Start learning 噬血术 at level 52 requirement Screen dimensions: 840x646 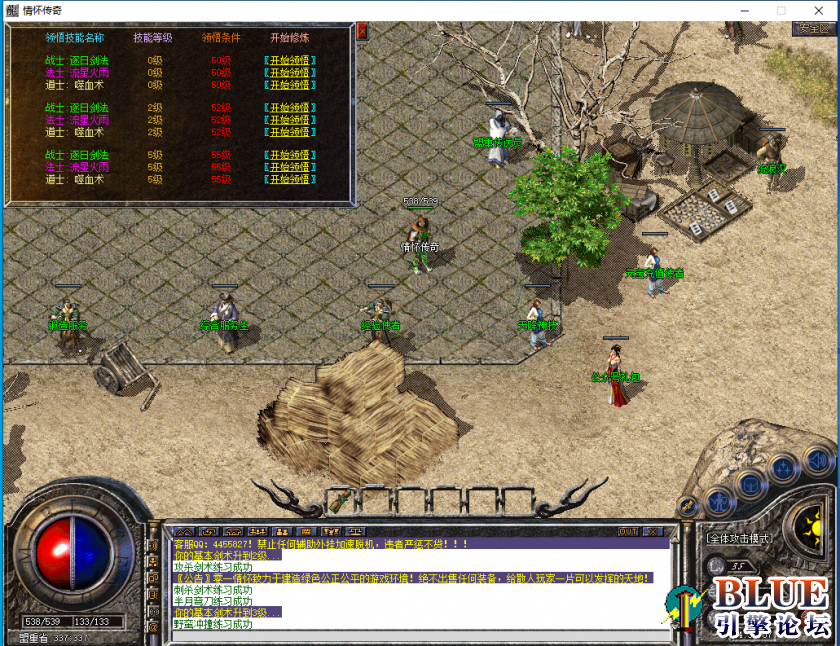coord(290,132)
